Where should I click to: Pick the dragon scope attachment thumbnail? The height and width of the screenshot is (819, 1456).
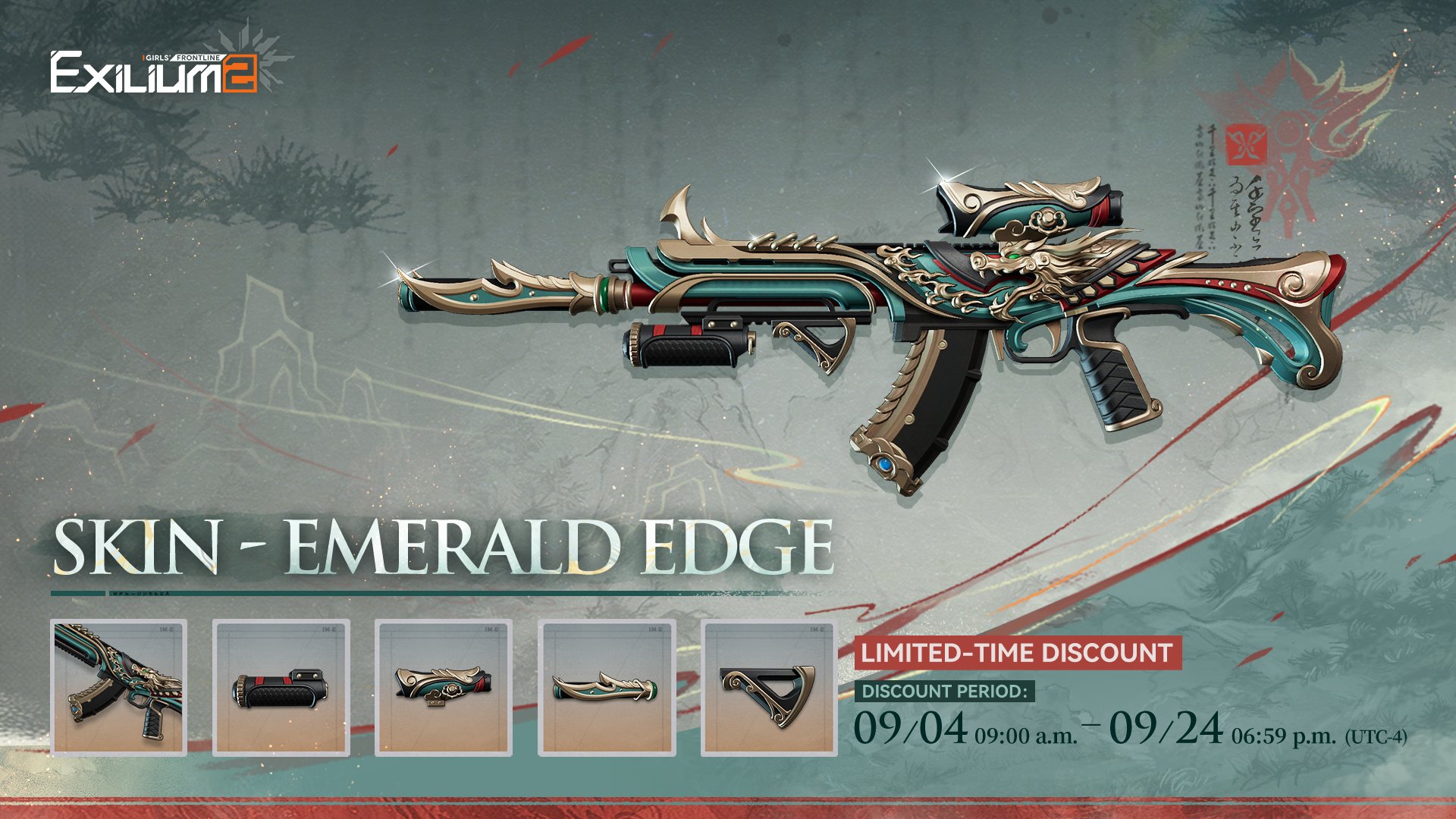(444, 687)
